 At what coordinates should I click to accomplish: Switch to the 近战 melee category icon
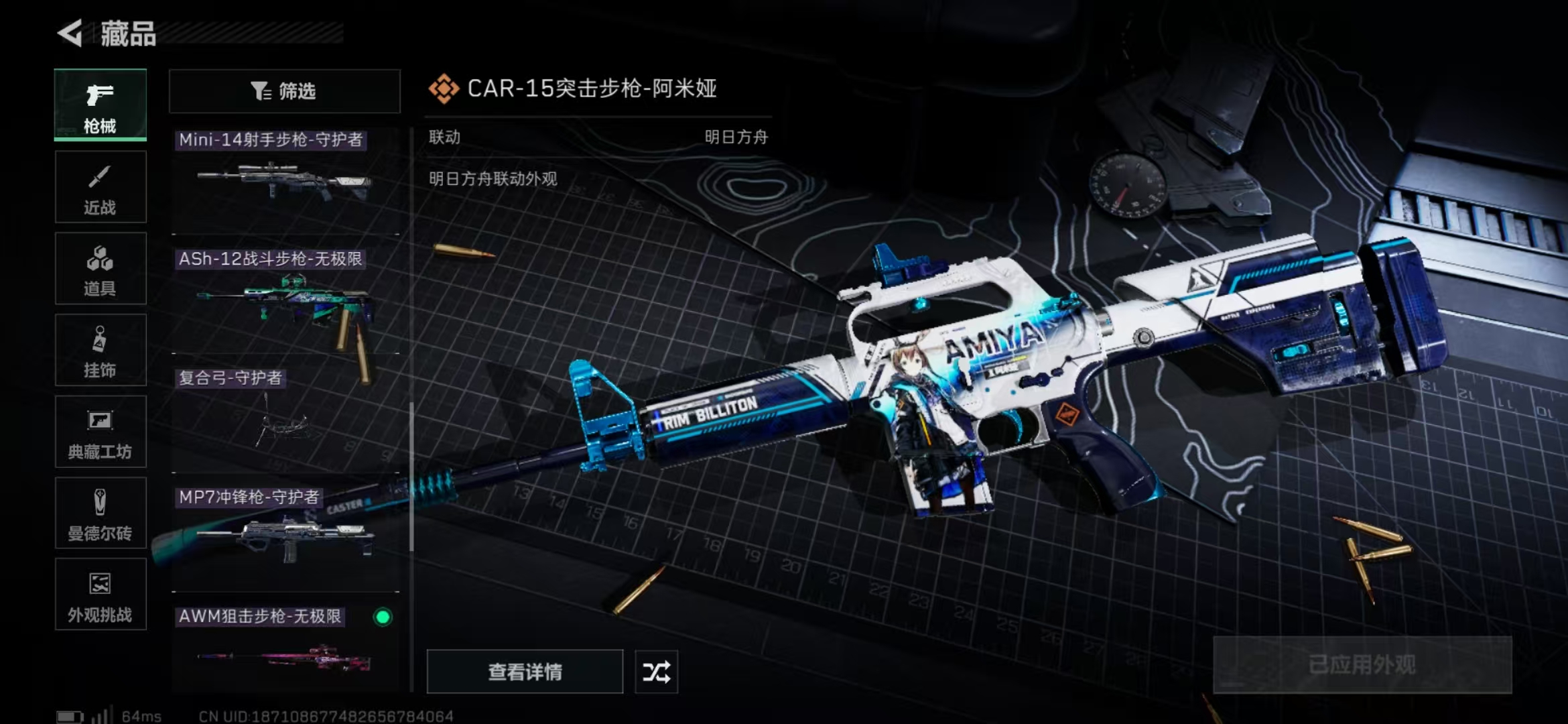pyautogui.click(x=100, y=186)
